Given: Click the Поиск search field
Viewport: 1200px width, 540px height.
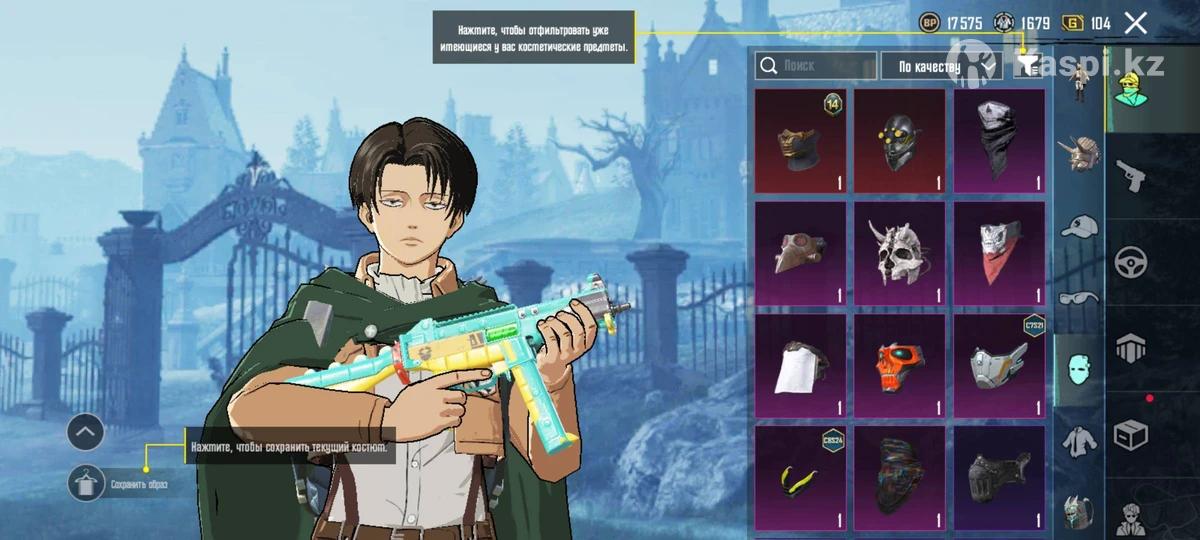Looking at the screenshot, I should pos(816,66).
